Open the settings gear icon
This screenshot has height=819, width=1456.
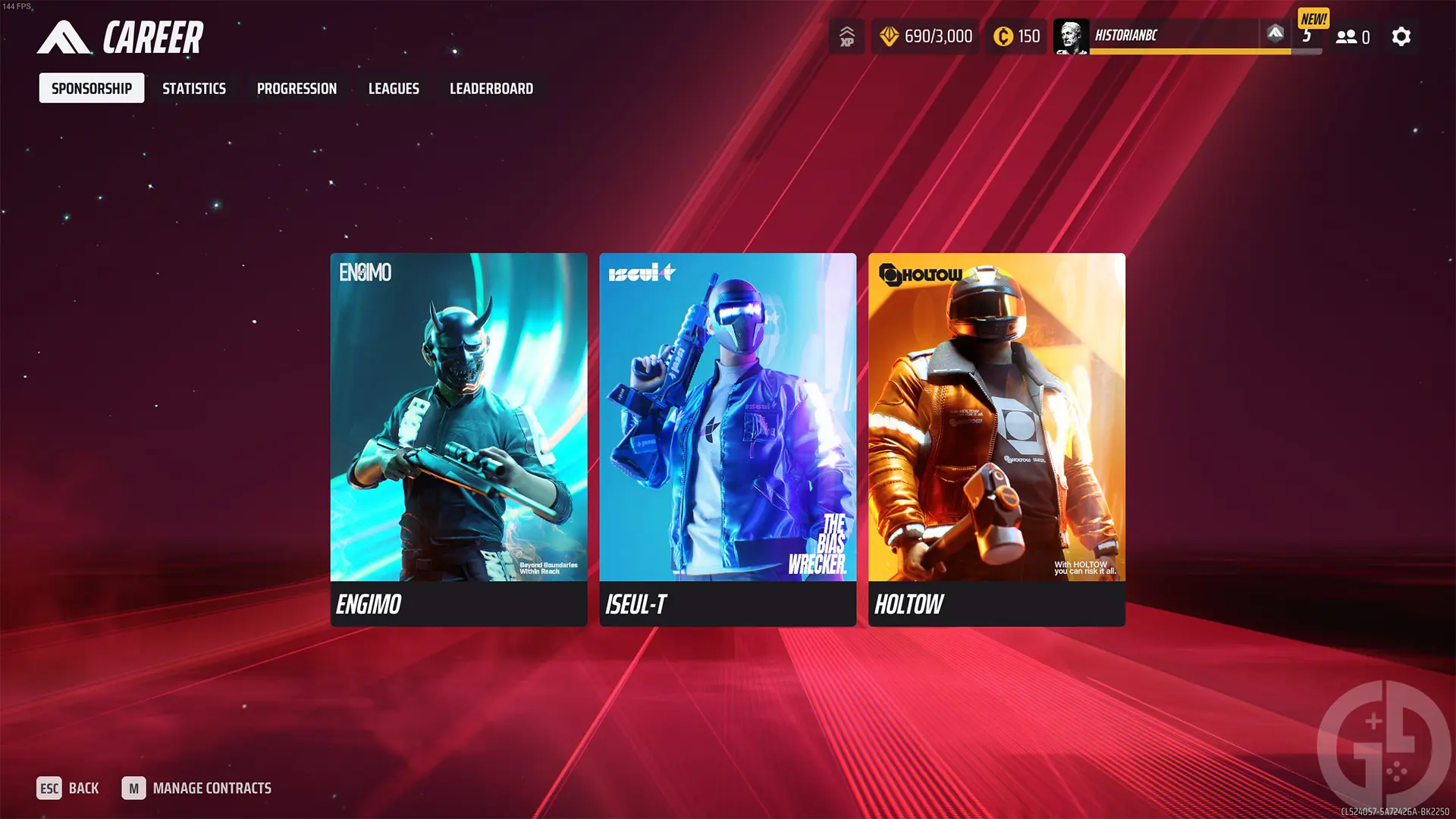pos(1401,36)
